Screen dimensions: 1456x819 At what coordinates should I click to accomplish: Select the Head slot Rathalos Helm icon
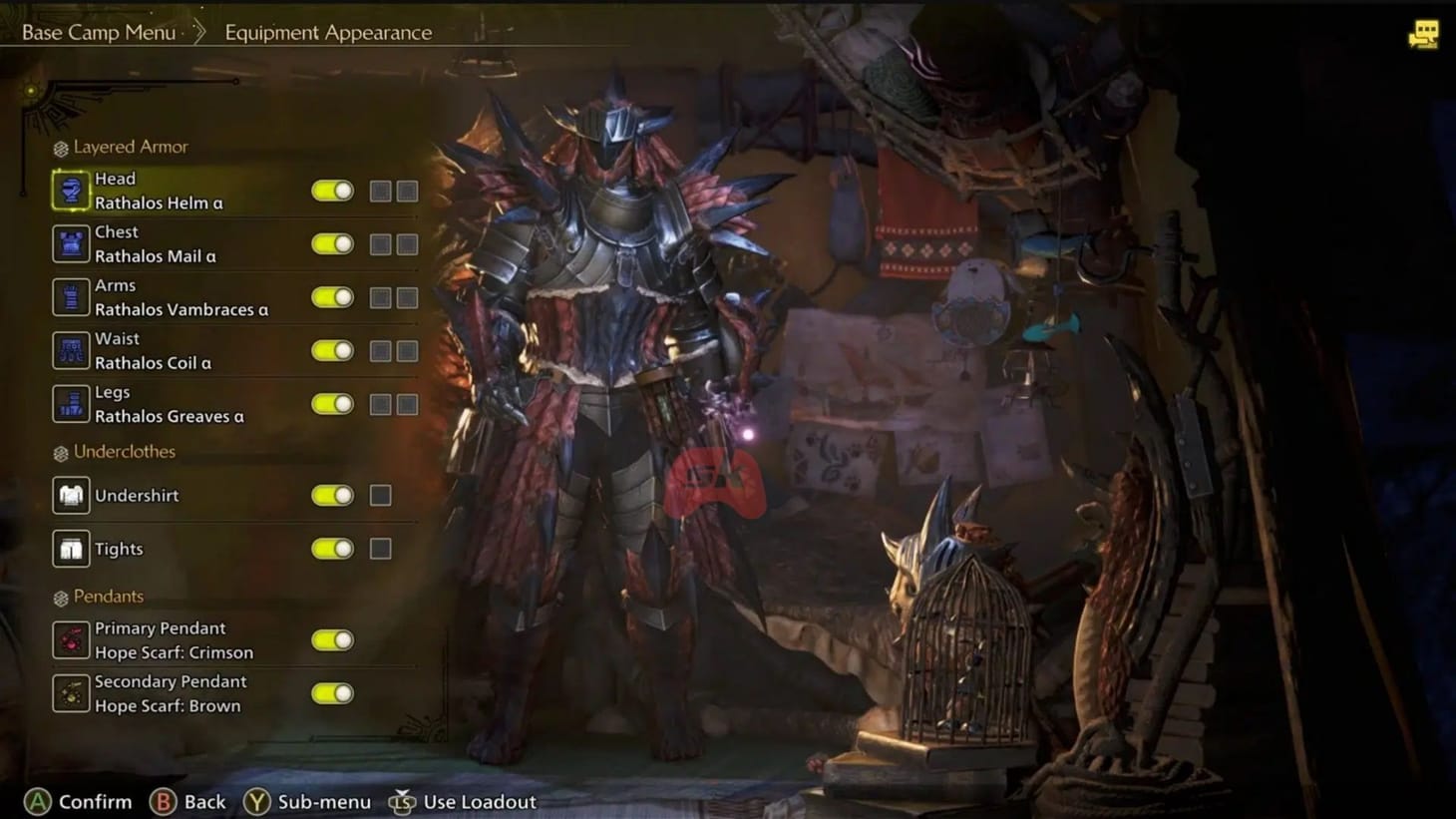(x=70, y=190)
